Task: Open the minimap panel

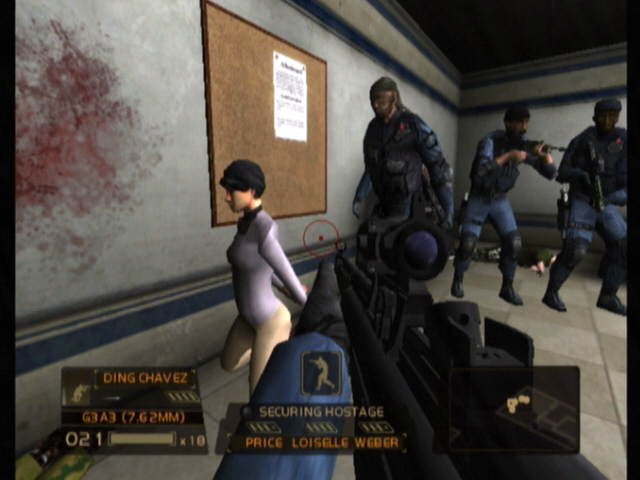Action: click(513, 407)
